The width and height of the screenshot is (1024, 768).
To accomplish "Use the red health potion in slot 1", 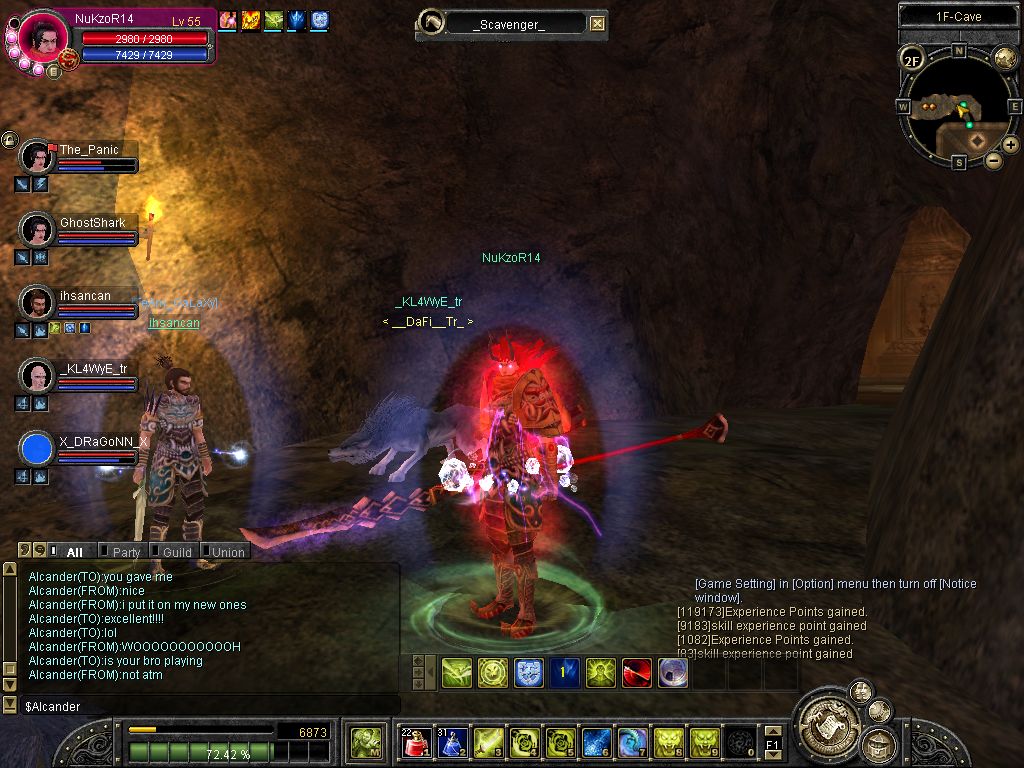I will pos(417,742).
